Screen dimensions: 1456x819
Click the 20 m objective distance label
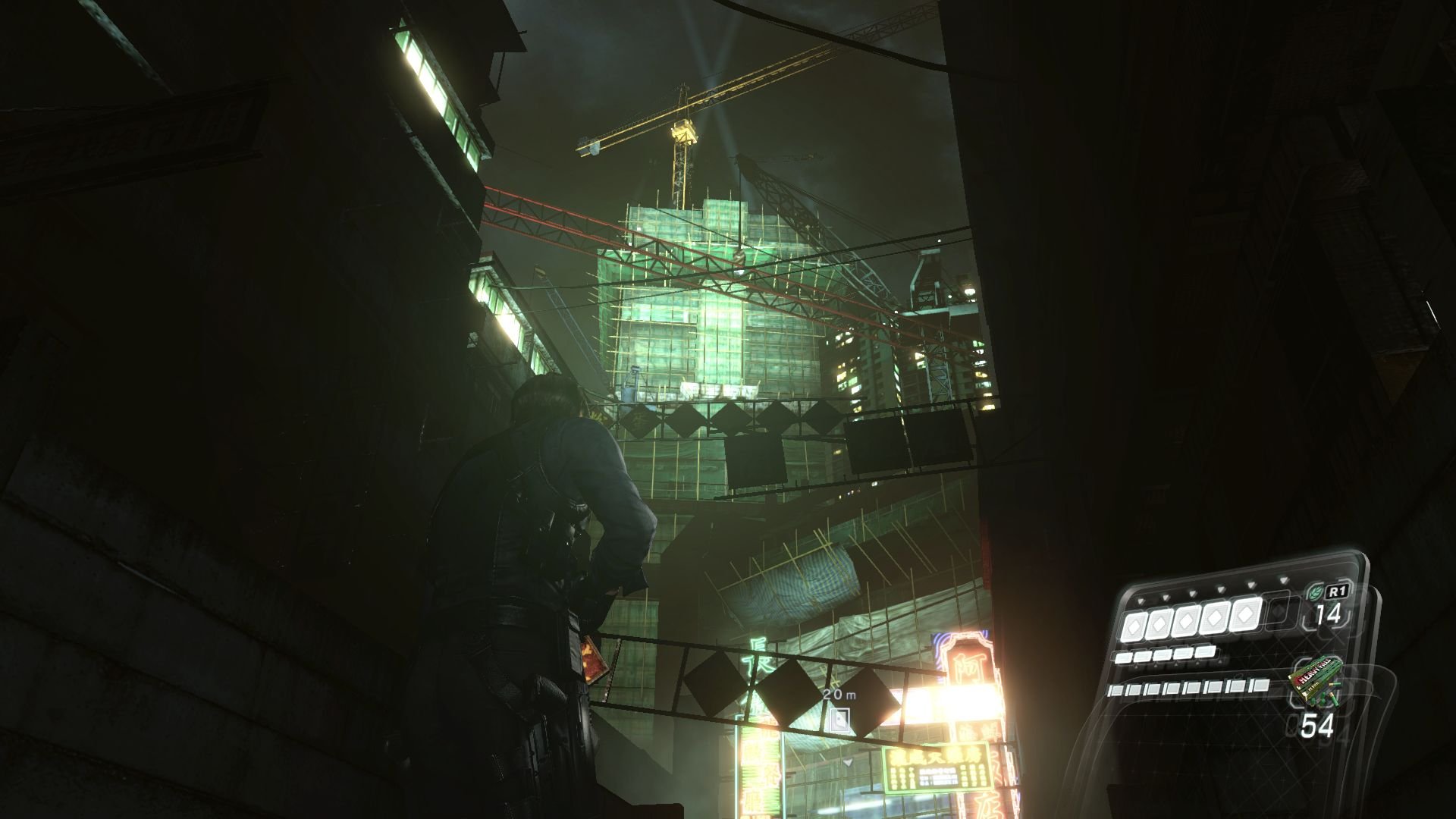[838, 695]
